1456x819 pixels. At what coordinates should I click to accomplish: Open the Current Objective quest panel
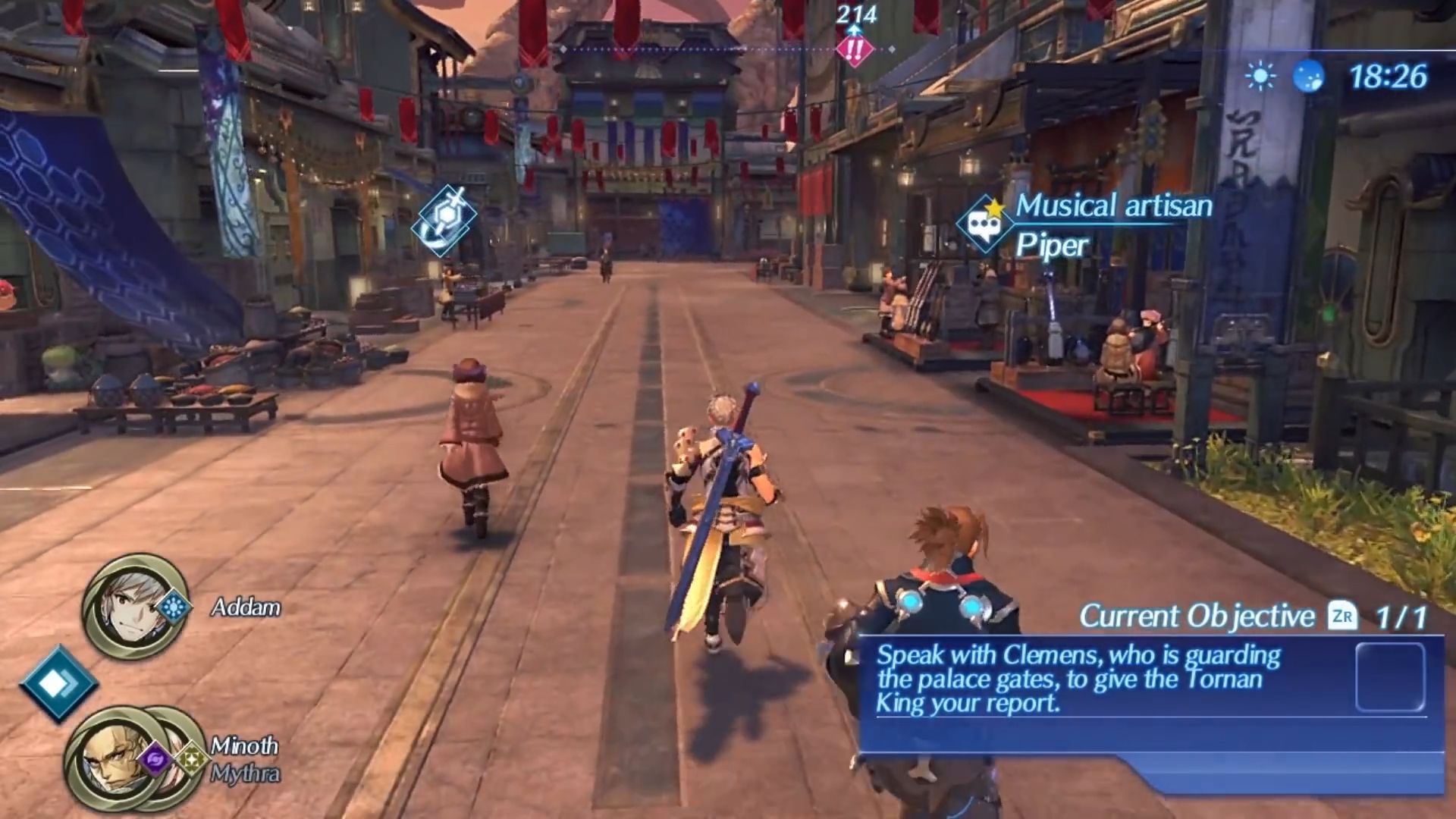1196,617
